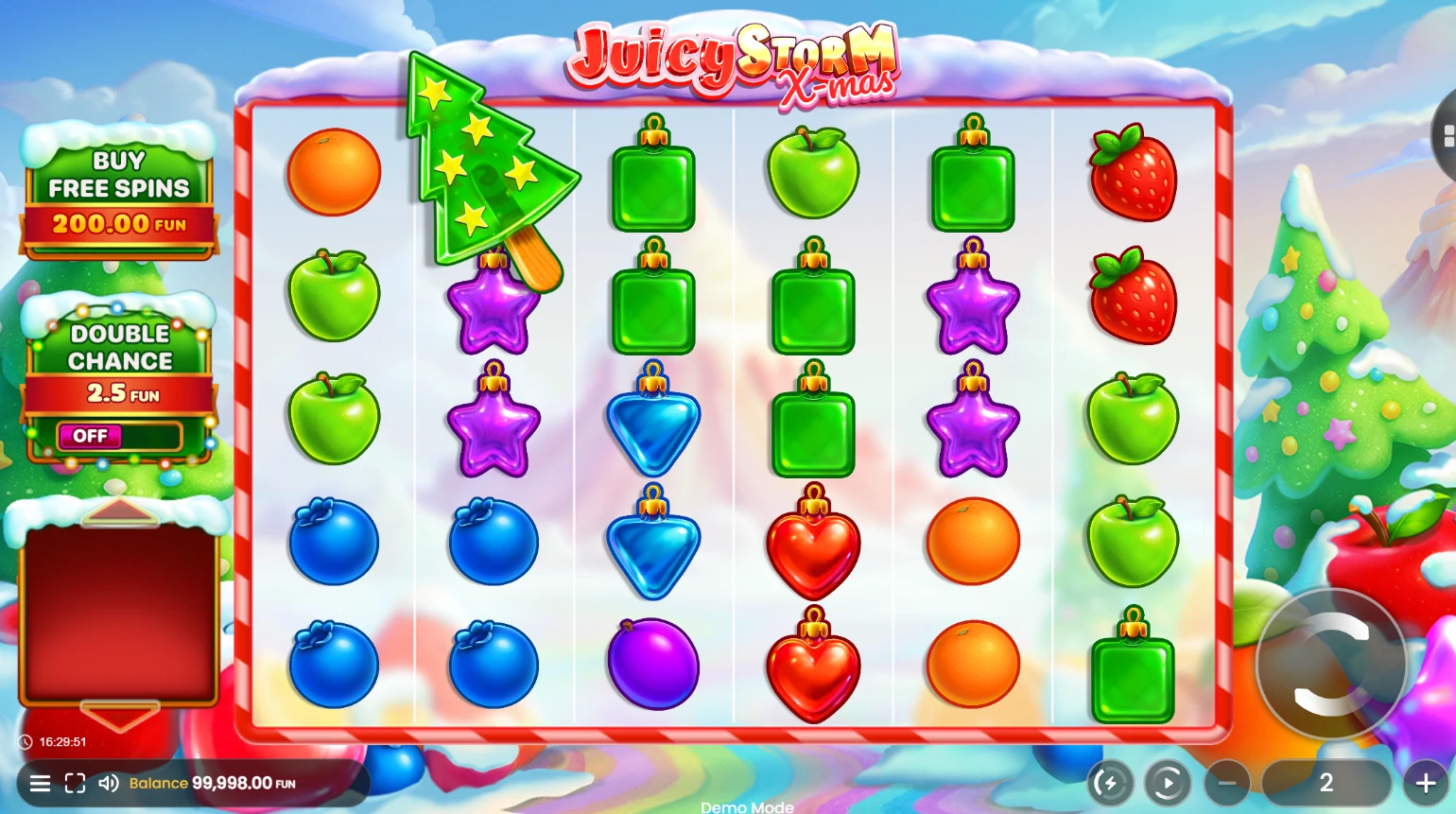Open the bet amount selector showing 2
Viewport: 1456px width, 814px height.
pos(1326,783)
